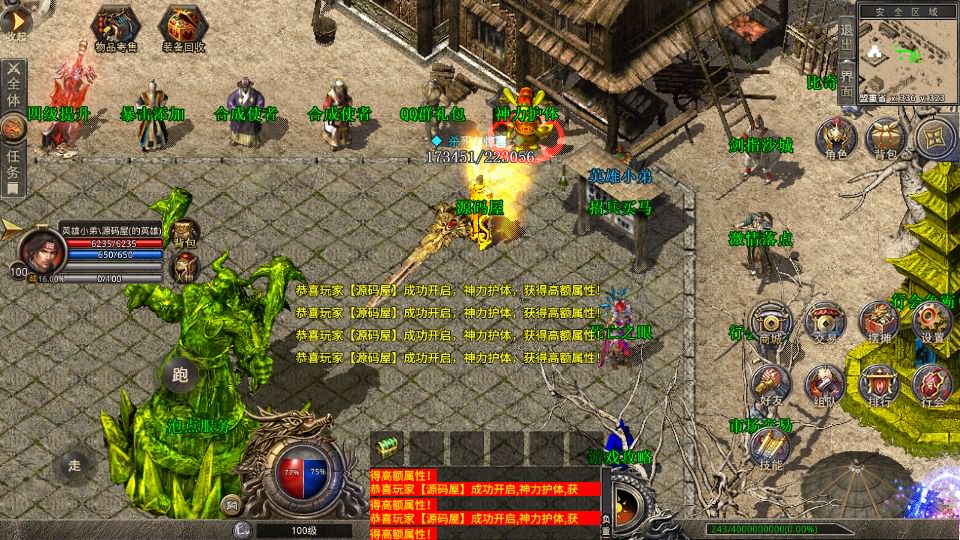Open the 设置 settings gear
This screenshot has height=540, width=960.
coord(932,322)
